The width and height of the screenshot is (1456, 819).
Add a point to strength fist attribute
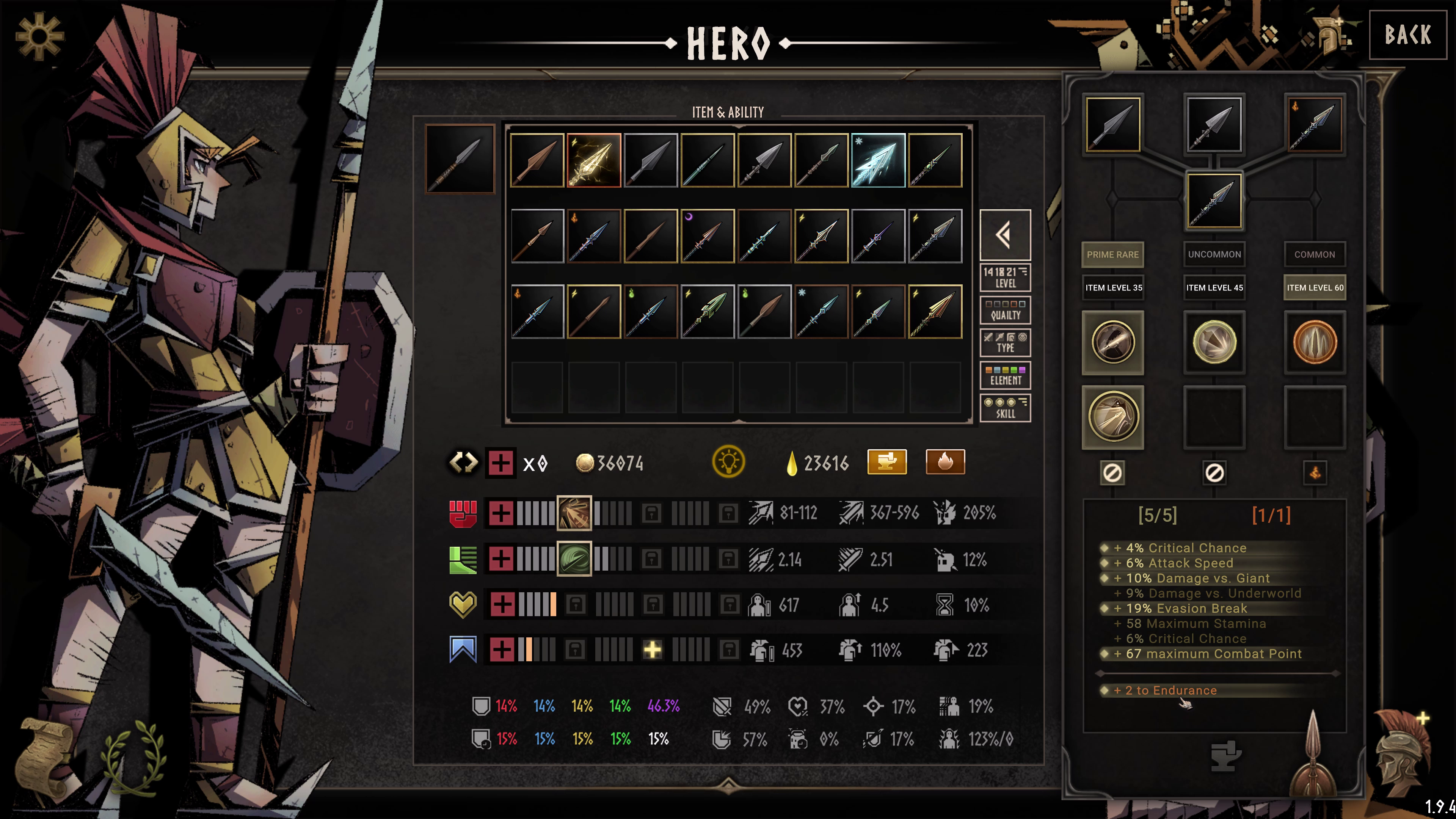coord(501,513)
